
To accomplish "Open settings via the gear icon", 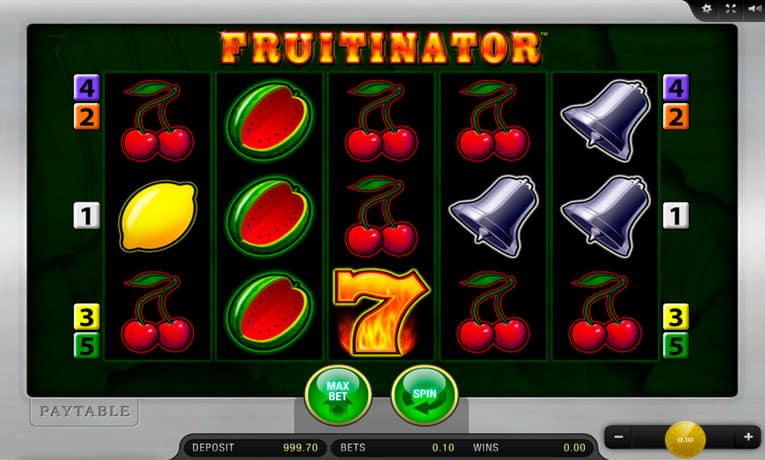I will pos(707,8).
